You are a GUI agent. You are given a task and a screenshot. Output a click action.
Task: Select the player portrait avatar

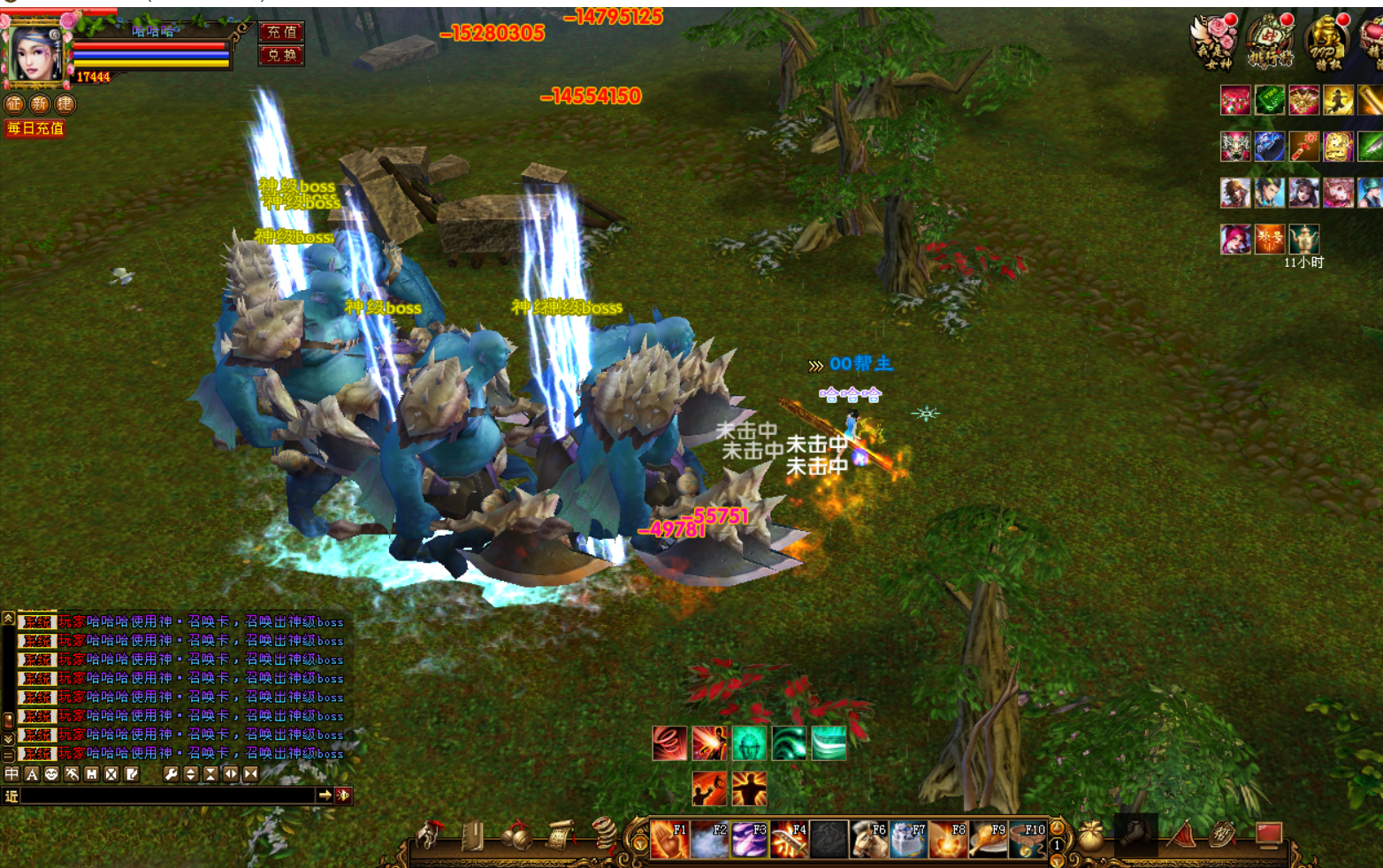tap(35, 51)
